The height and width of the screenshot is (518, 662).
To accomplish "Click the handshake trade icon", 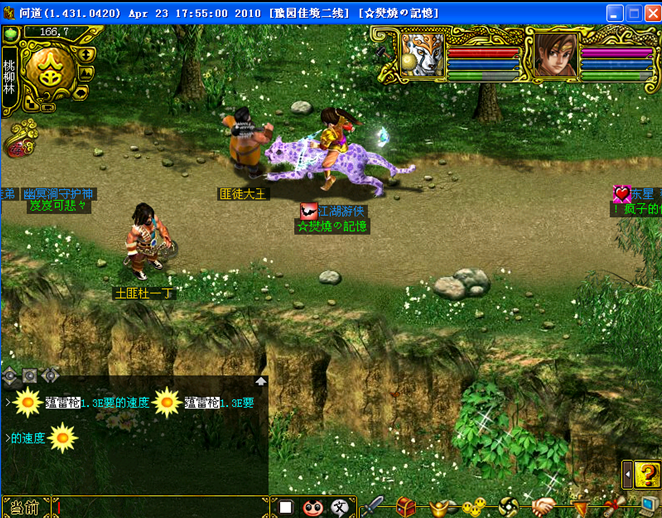I will pyautogui.click(x=543, y=507).
